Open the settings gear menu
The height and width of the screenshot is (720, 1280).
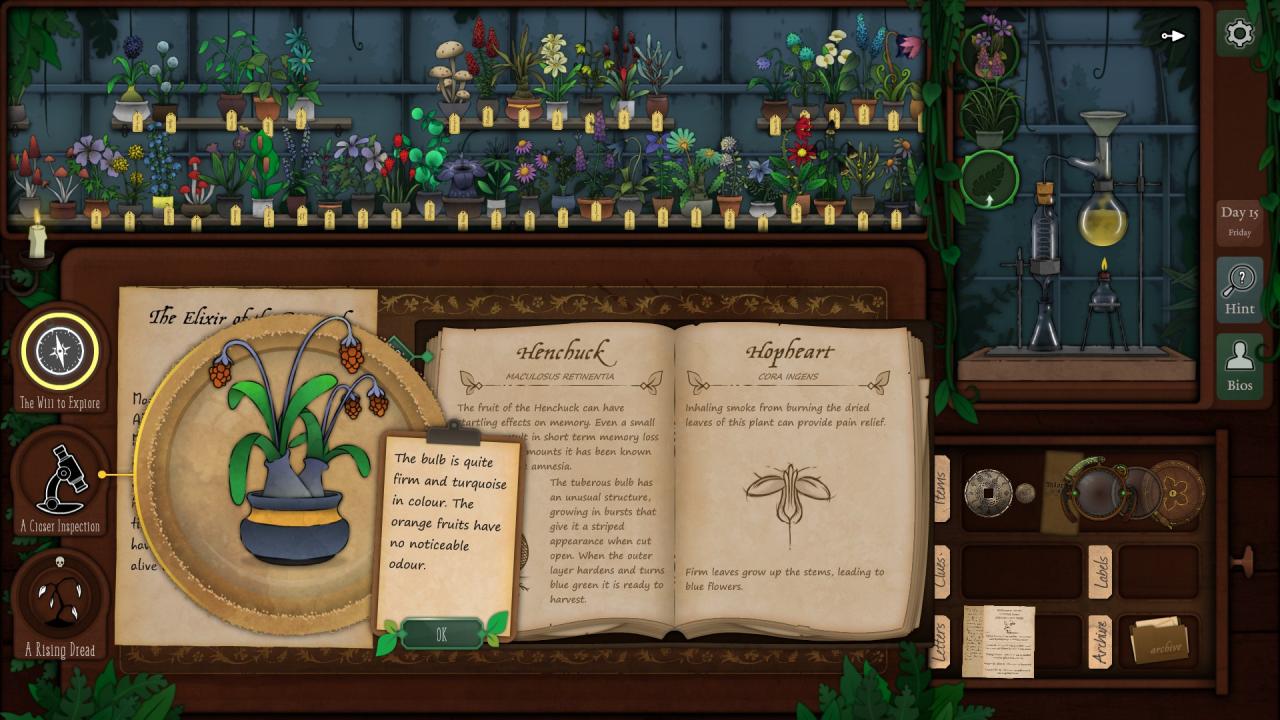coord(1239,34)
